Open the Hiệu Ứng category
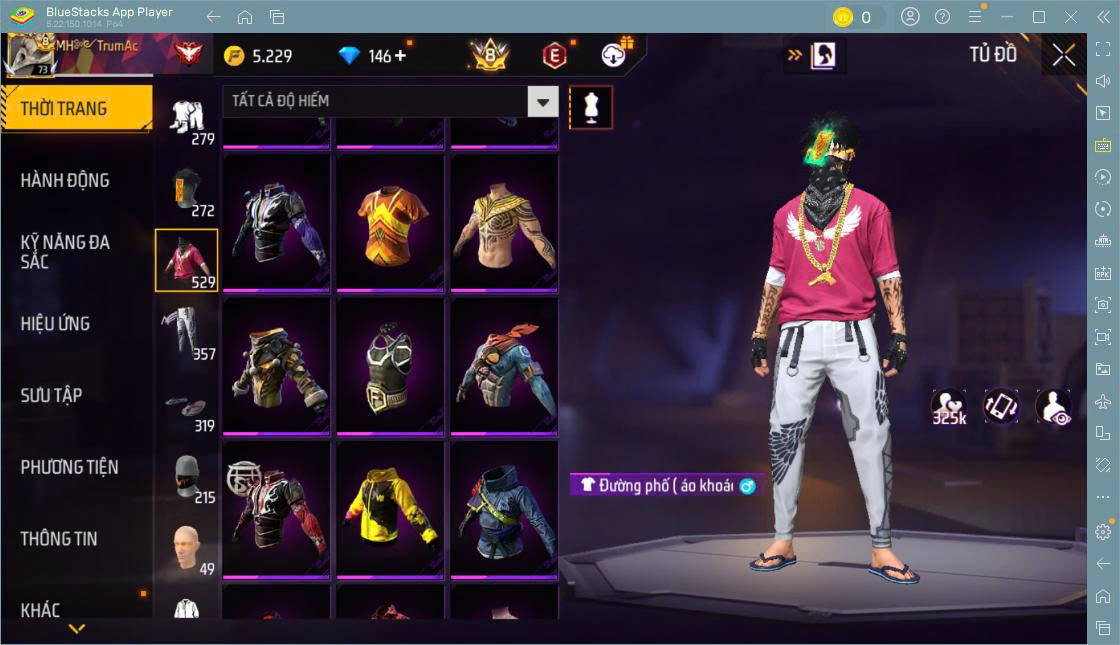Viewport: 1120px width, 645px height. (x=55, y=324)
